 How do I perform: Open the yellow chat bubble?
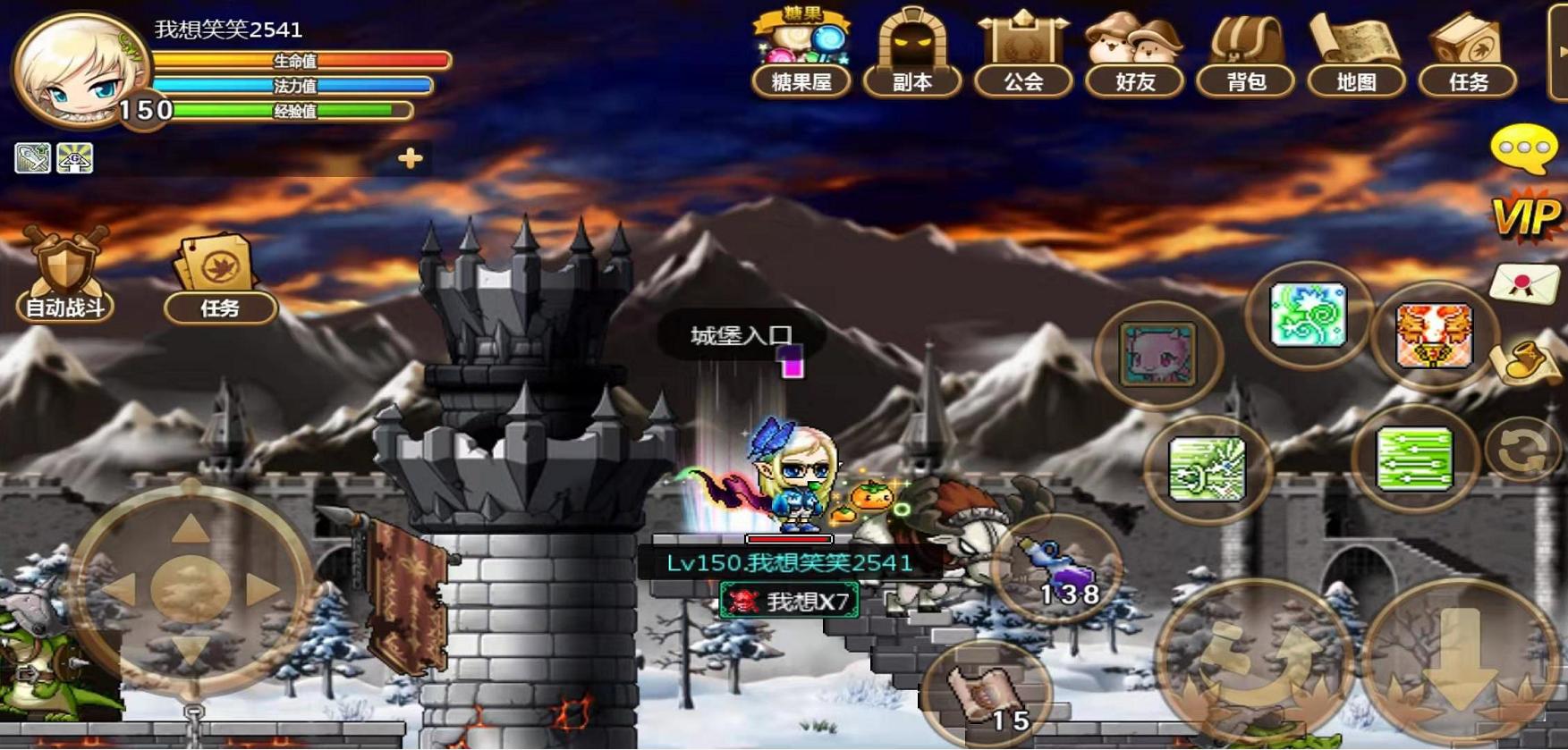click(x=1523, y=149)
